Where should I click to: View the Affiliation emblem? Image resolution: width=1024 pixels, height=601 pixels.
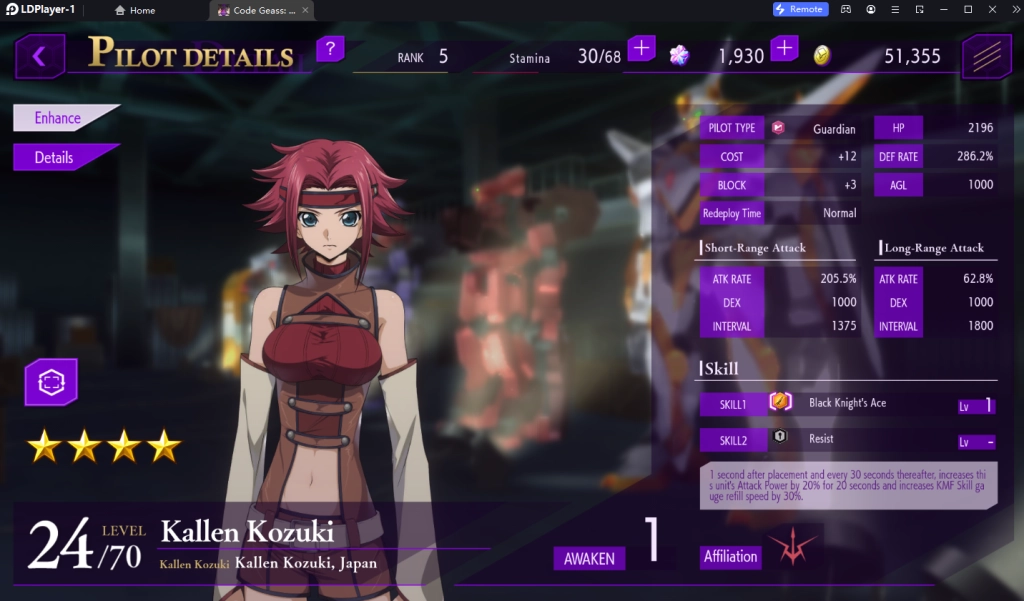(x=792, y=547)
